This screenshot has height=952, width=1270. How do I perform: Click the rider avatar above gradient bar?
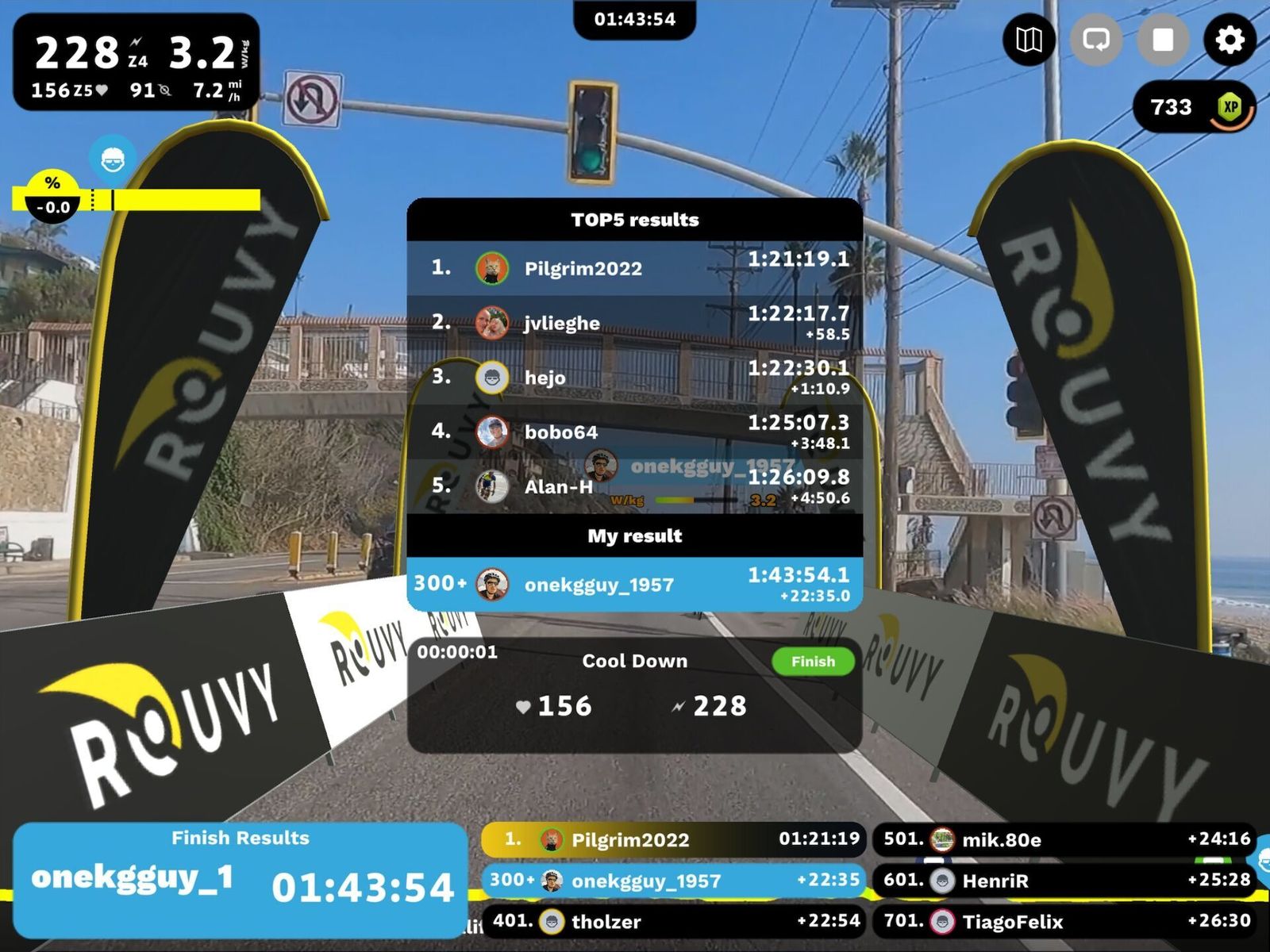pos(113,160)
